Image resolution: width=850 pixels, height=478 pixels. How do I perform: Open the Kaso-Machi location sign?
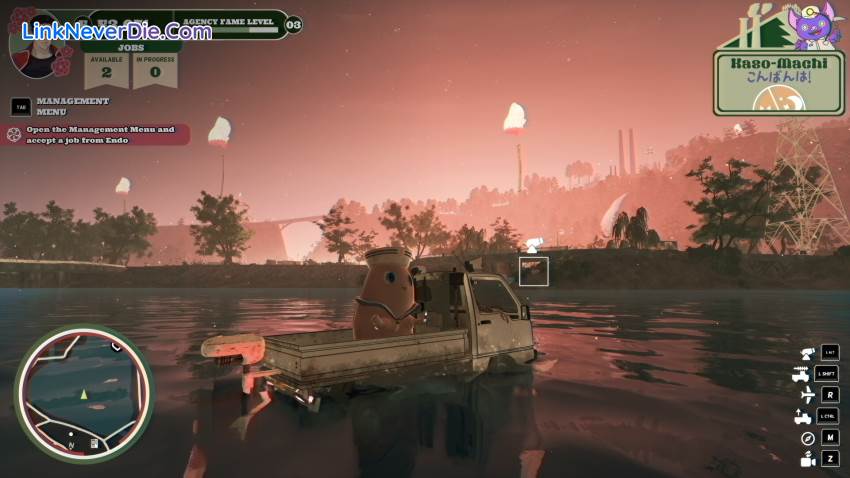click(778, 82)
